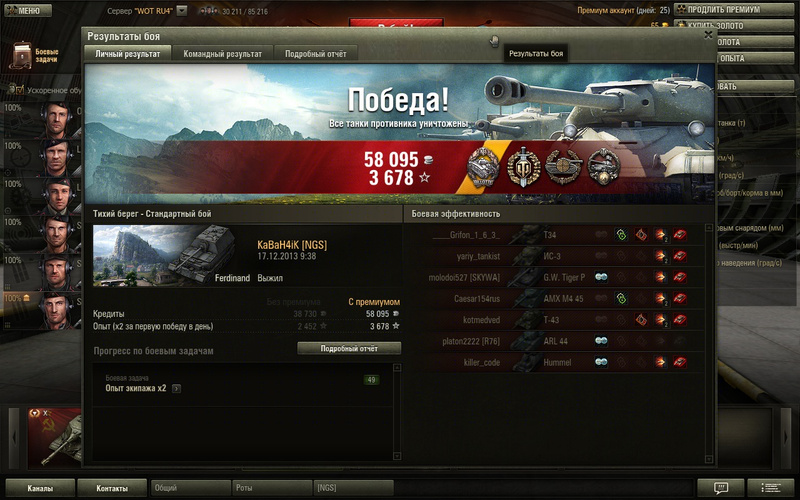The image size is (800, 500).
Task: Select the killer_code Hummel row
Action: click(x=556, y=361)
